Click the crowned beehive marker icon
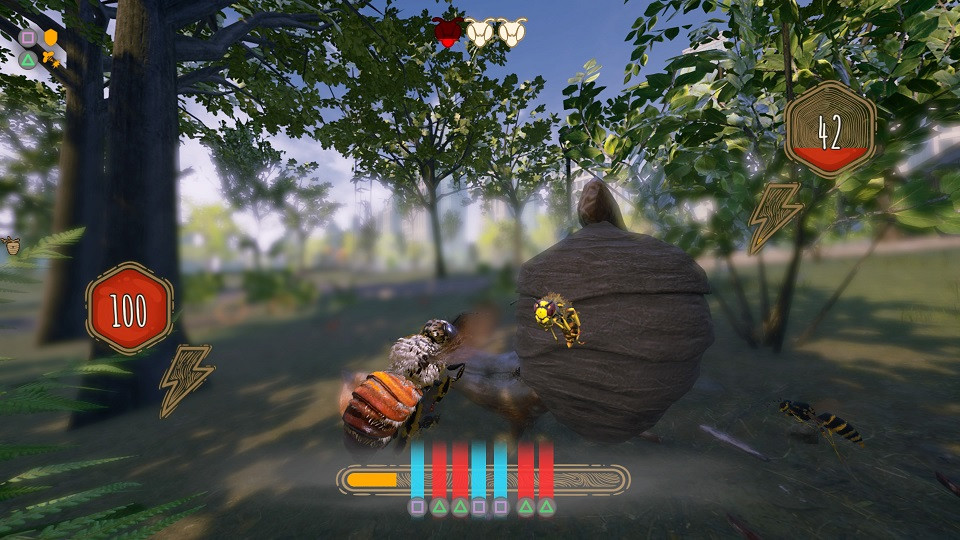 point(14,244)
